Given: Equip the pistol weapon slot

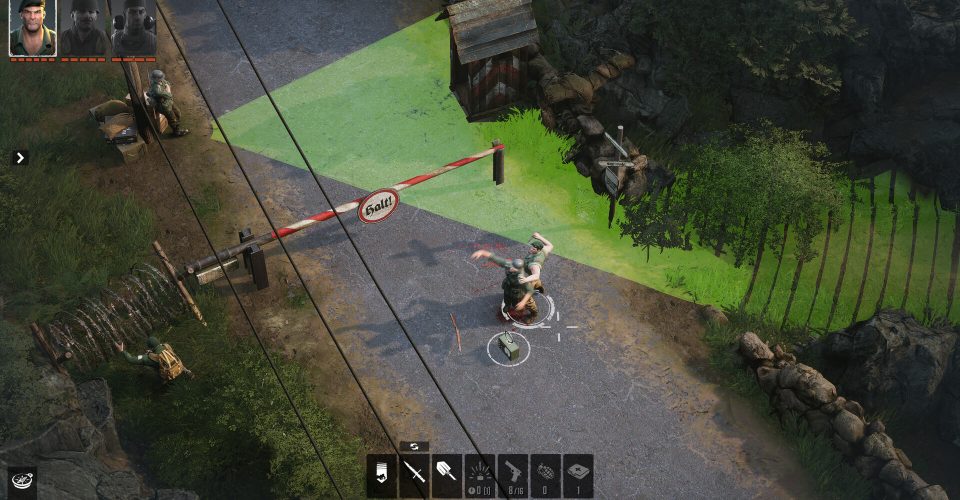Looking at the screenshot, I should [x=512, y=475].
